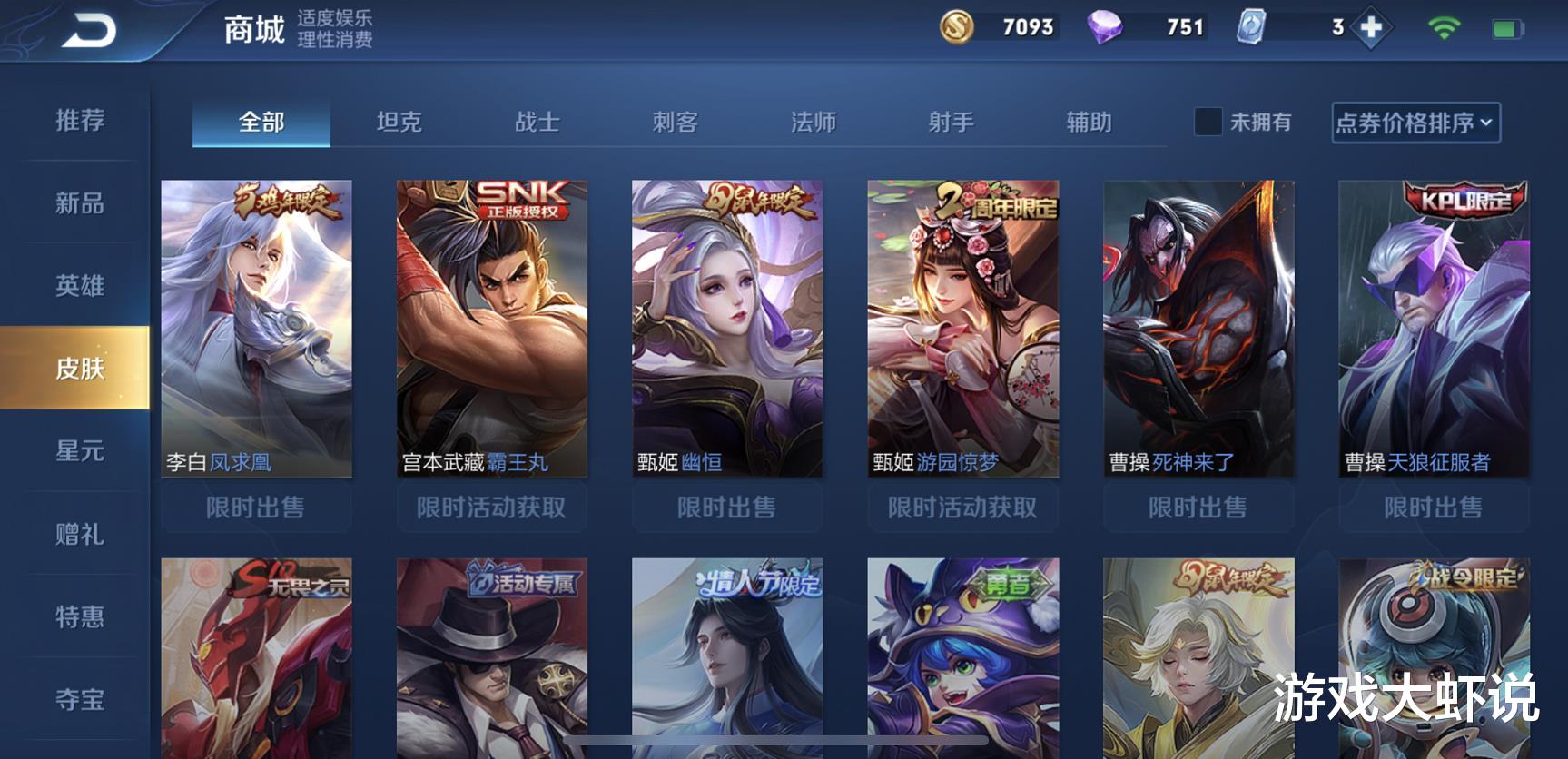This screenshot has width=1568, height=759.
Task: Click the Wi-Fi status icon
Action: tap(1445, 28)
